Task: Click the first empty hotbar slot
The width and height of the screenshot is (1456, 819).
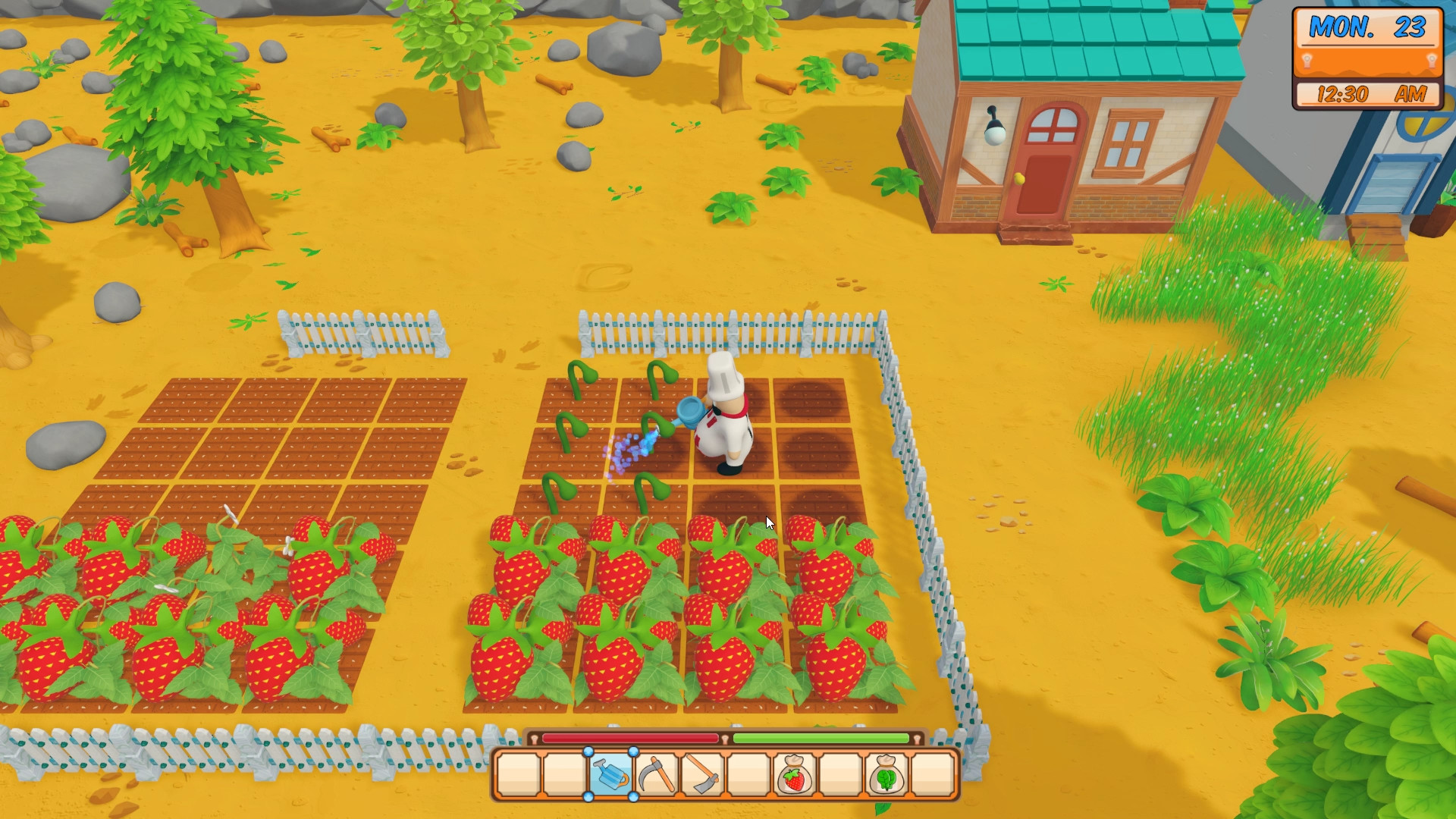Action: point(518,777)
